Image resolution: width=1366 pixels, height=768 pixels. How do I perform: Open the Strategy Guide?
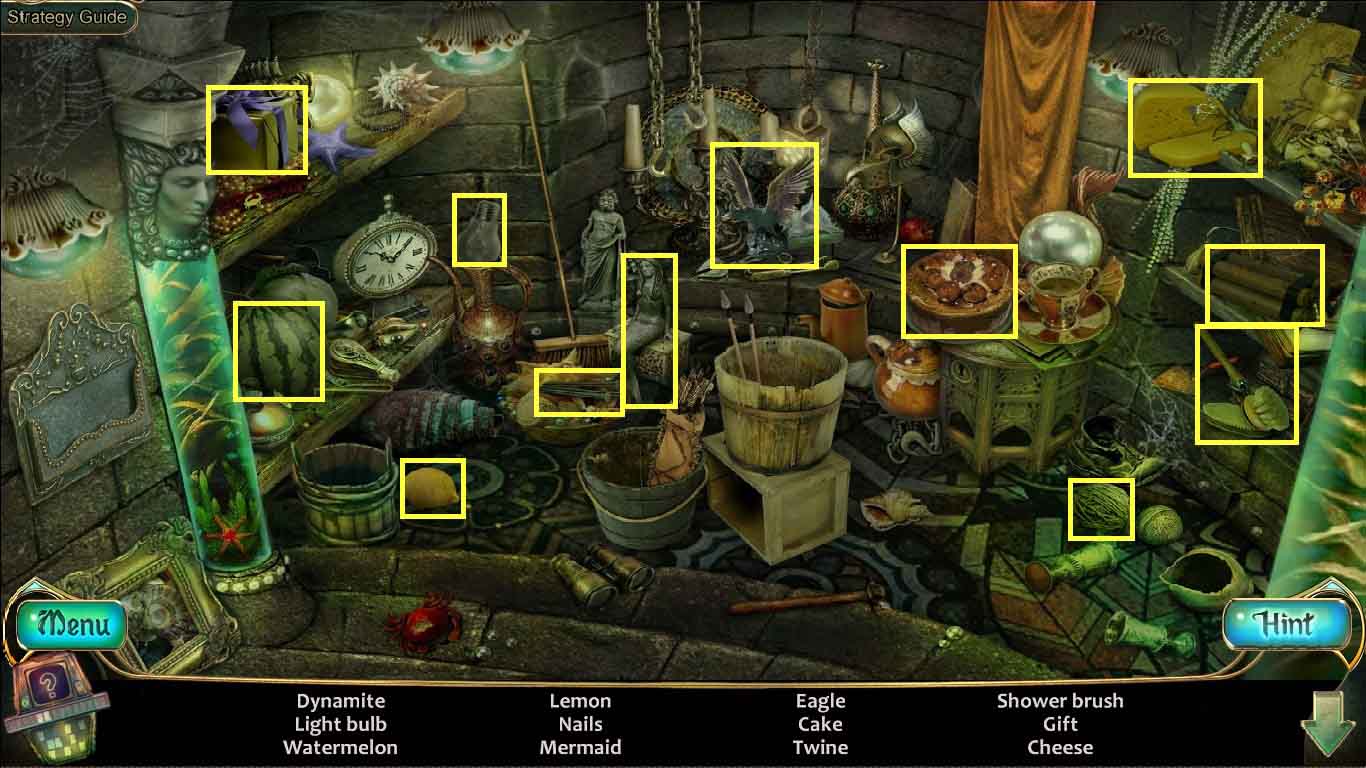[66, 17]
